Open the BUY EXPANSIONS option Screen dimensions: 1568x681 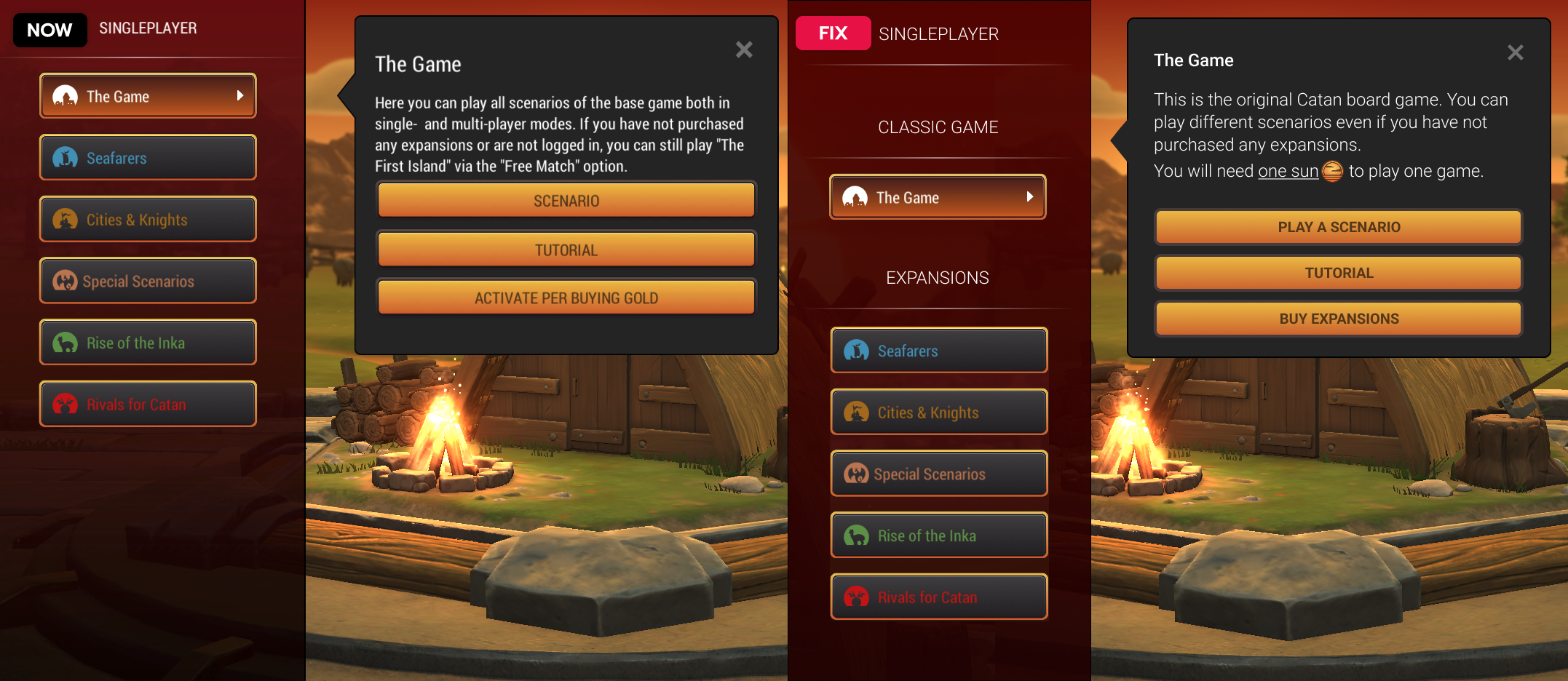pyautogui.click(x=1338, y=319)
